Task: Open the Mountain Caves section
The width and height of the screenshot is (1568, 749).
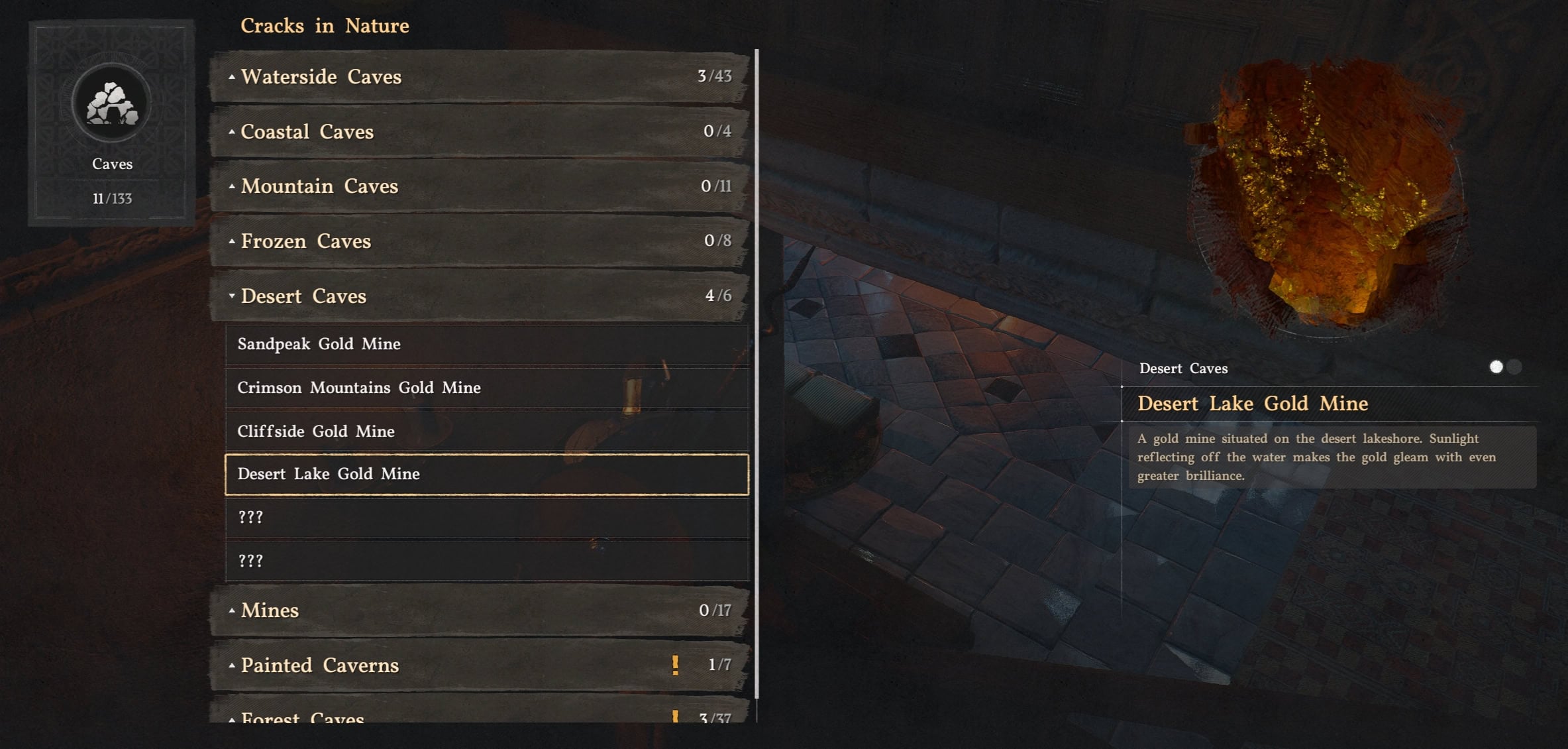Action: click(480, 186)
